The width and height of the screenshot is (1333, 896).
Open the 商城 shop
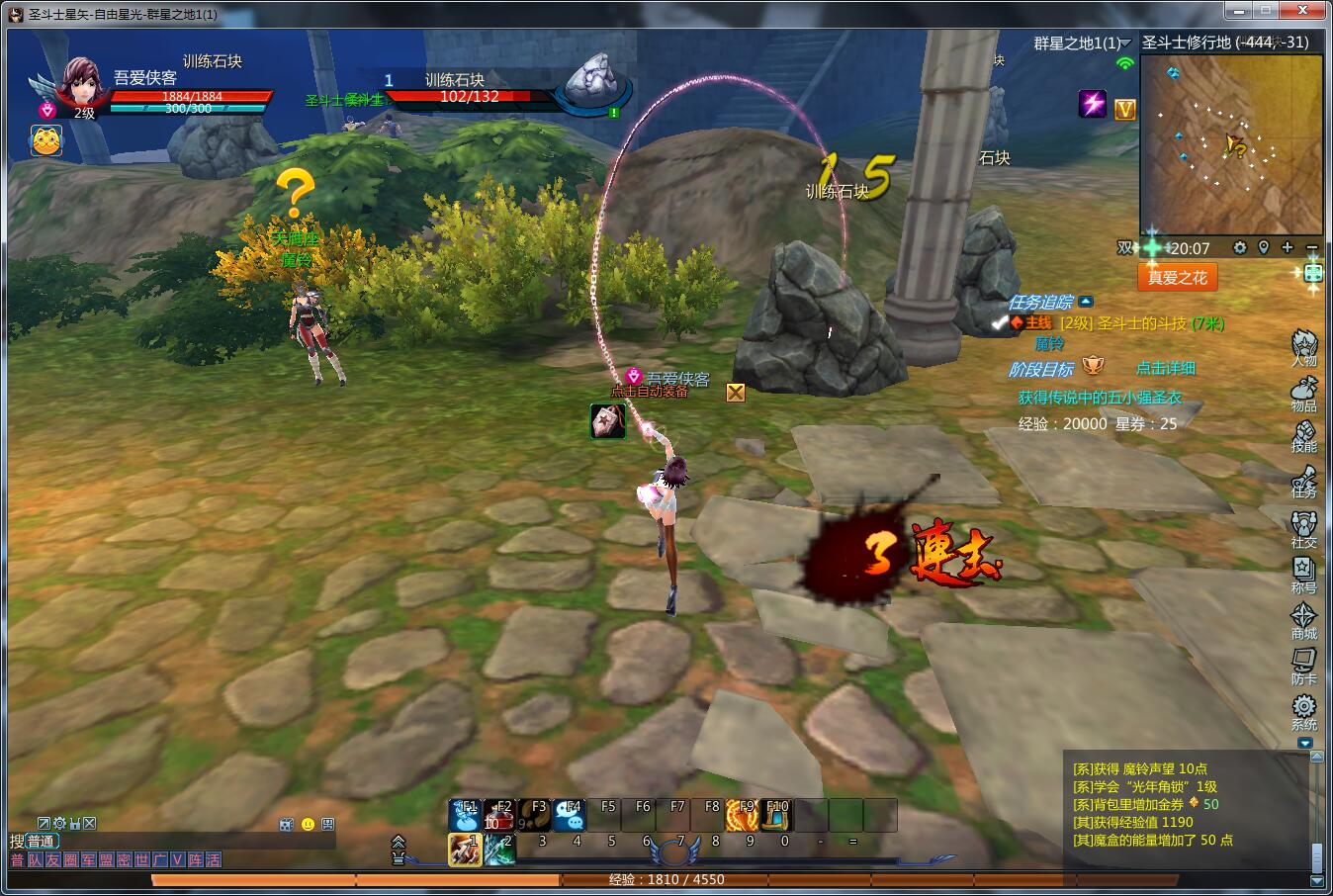pyautogui.click(x=1303, y=620)
